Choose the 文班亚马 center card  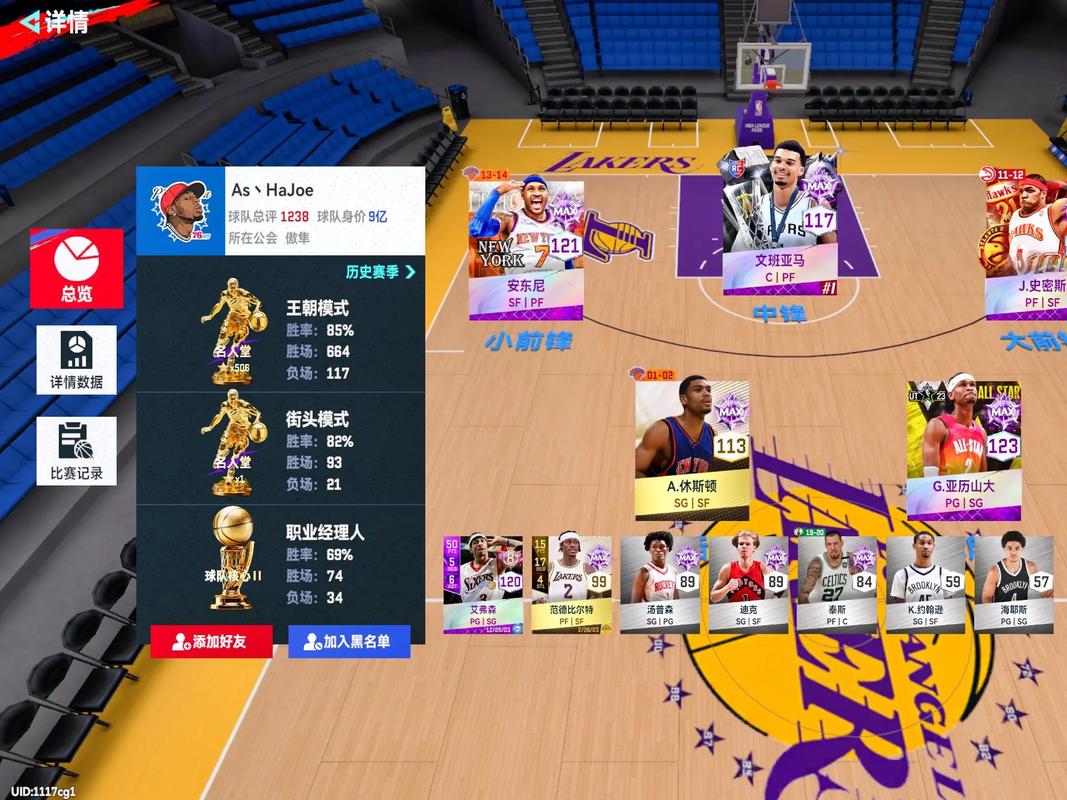pos(780,223)
